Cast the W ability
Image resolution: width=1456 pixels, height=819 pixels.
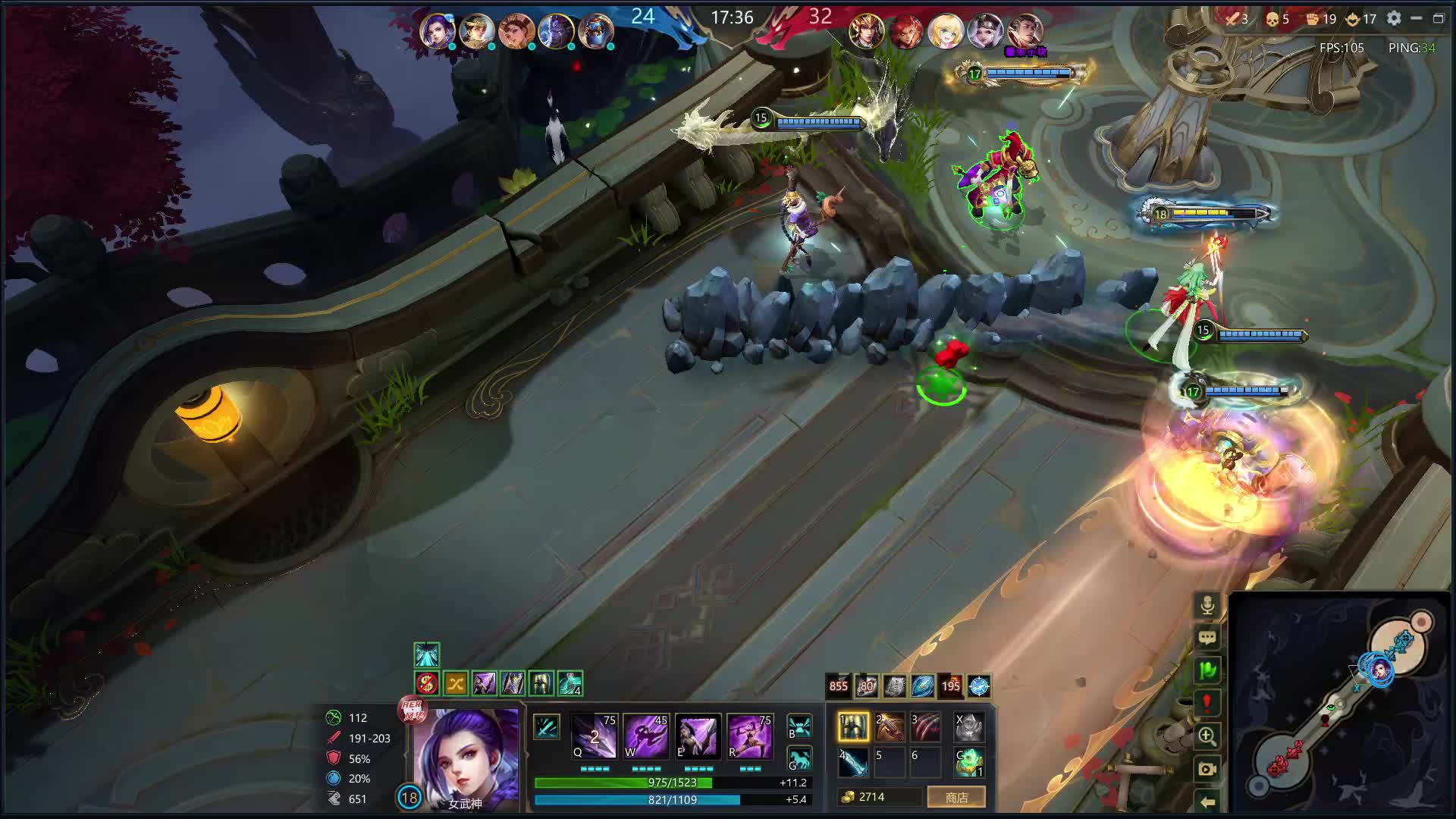(x=646, y=736)
